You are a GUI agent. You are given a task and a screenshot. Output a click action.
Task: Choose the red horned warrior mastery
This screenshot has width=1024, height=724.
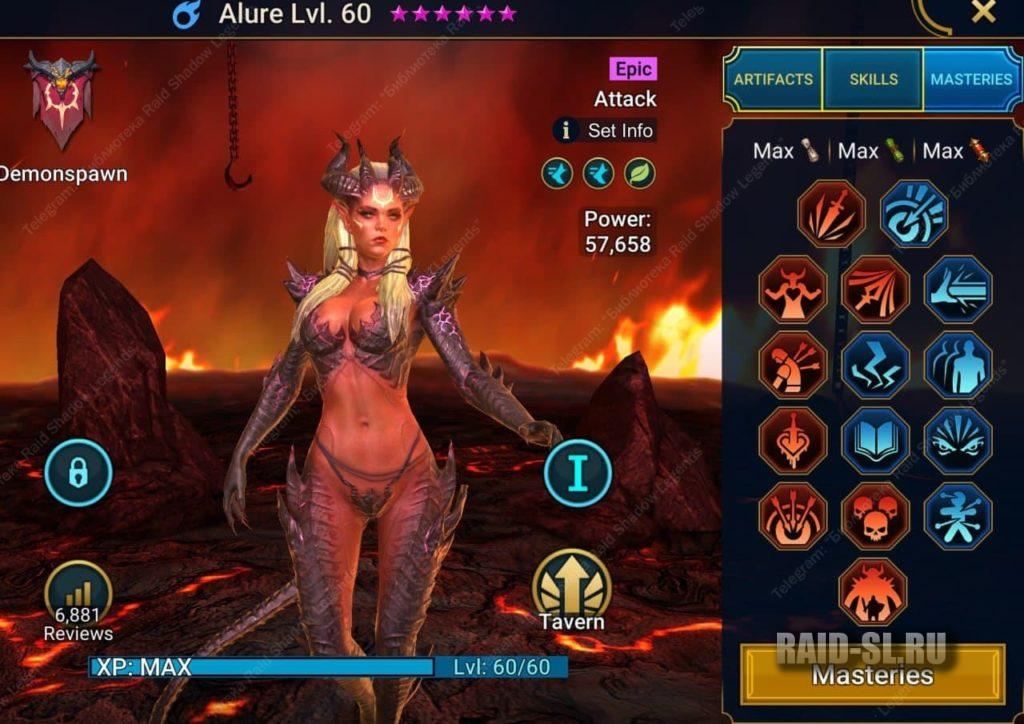(792, 289)
